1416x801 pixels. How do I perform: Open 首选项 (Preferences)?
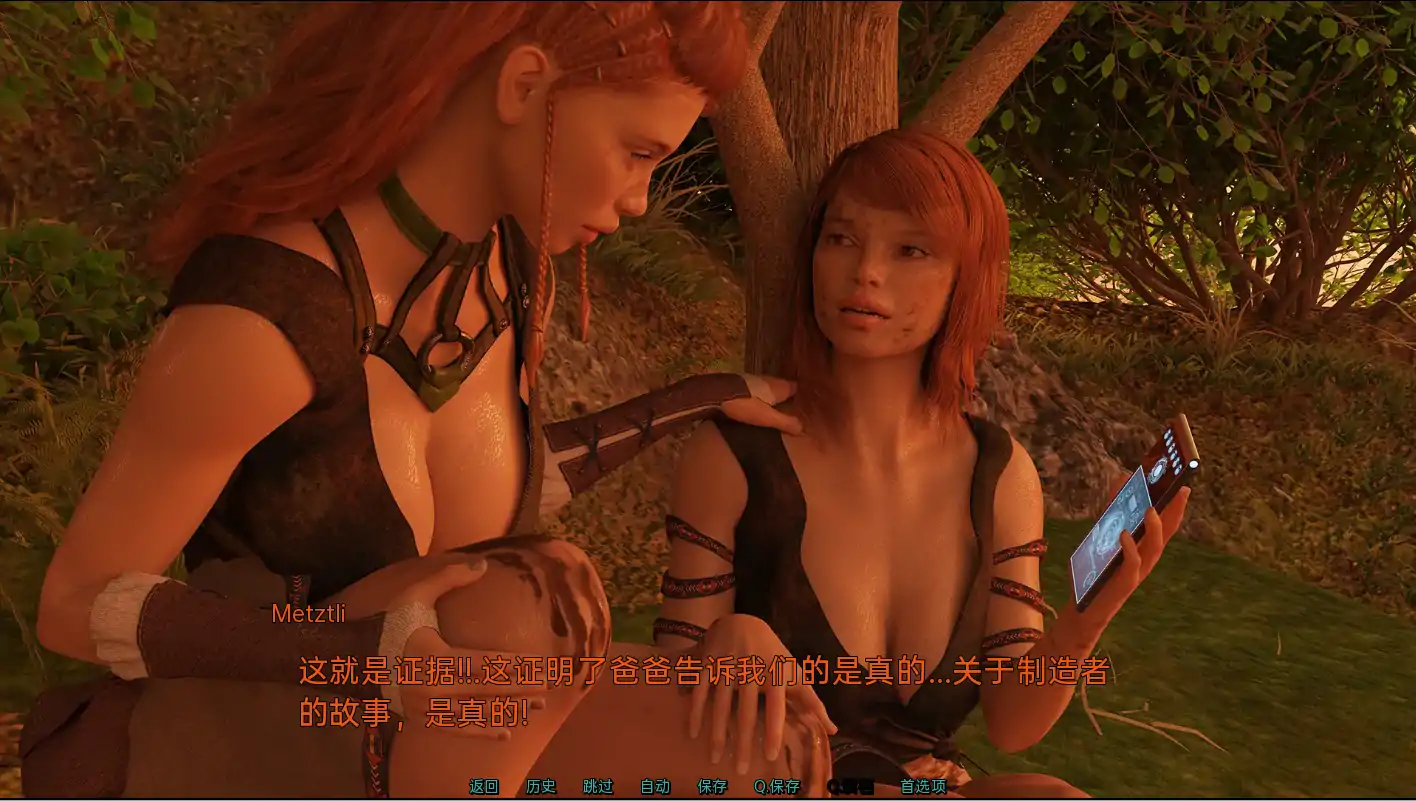tap(923, 787)
